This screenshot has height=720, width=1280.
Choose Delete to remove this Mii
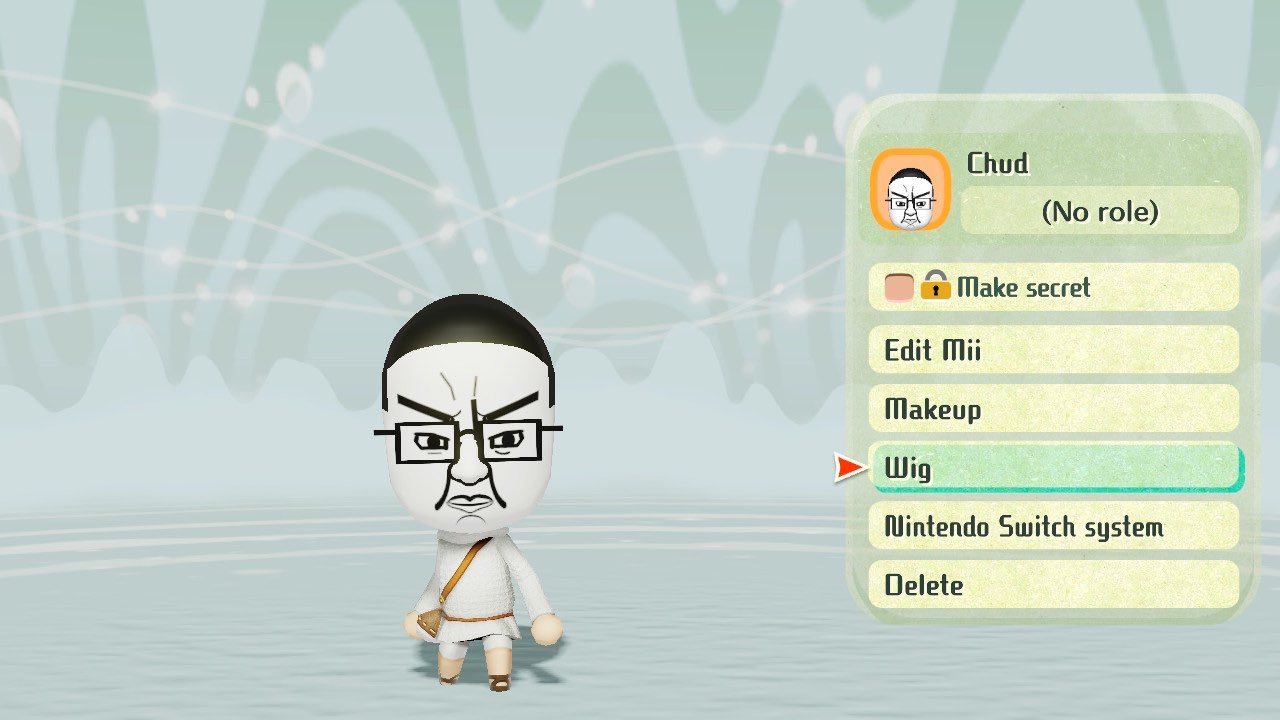click(x=1053, y=585)
